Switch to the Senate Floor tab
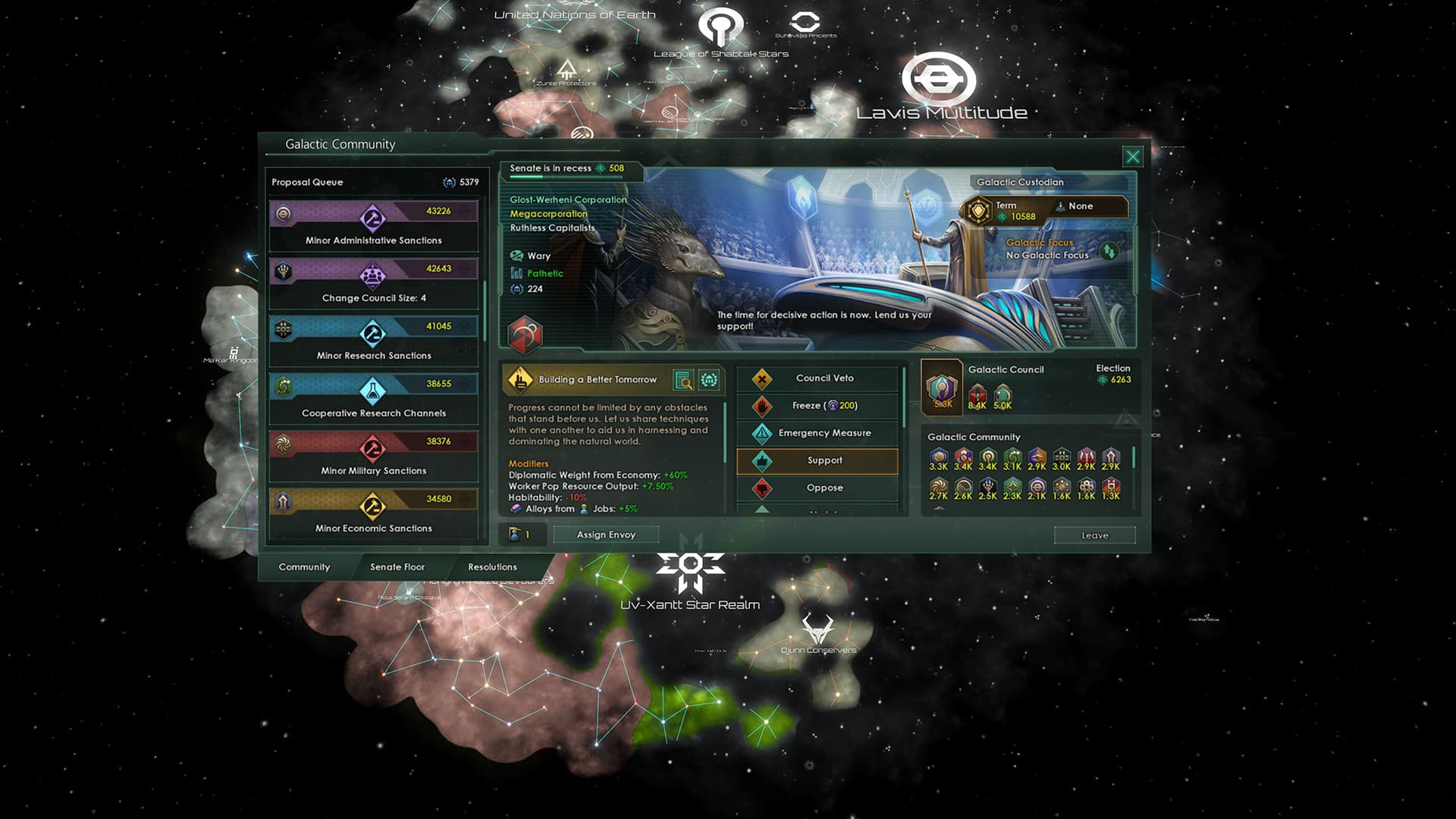 [x=397, y=566]
